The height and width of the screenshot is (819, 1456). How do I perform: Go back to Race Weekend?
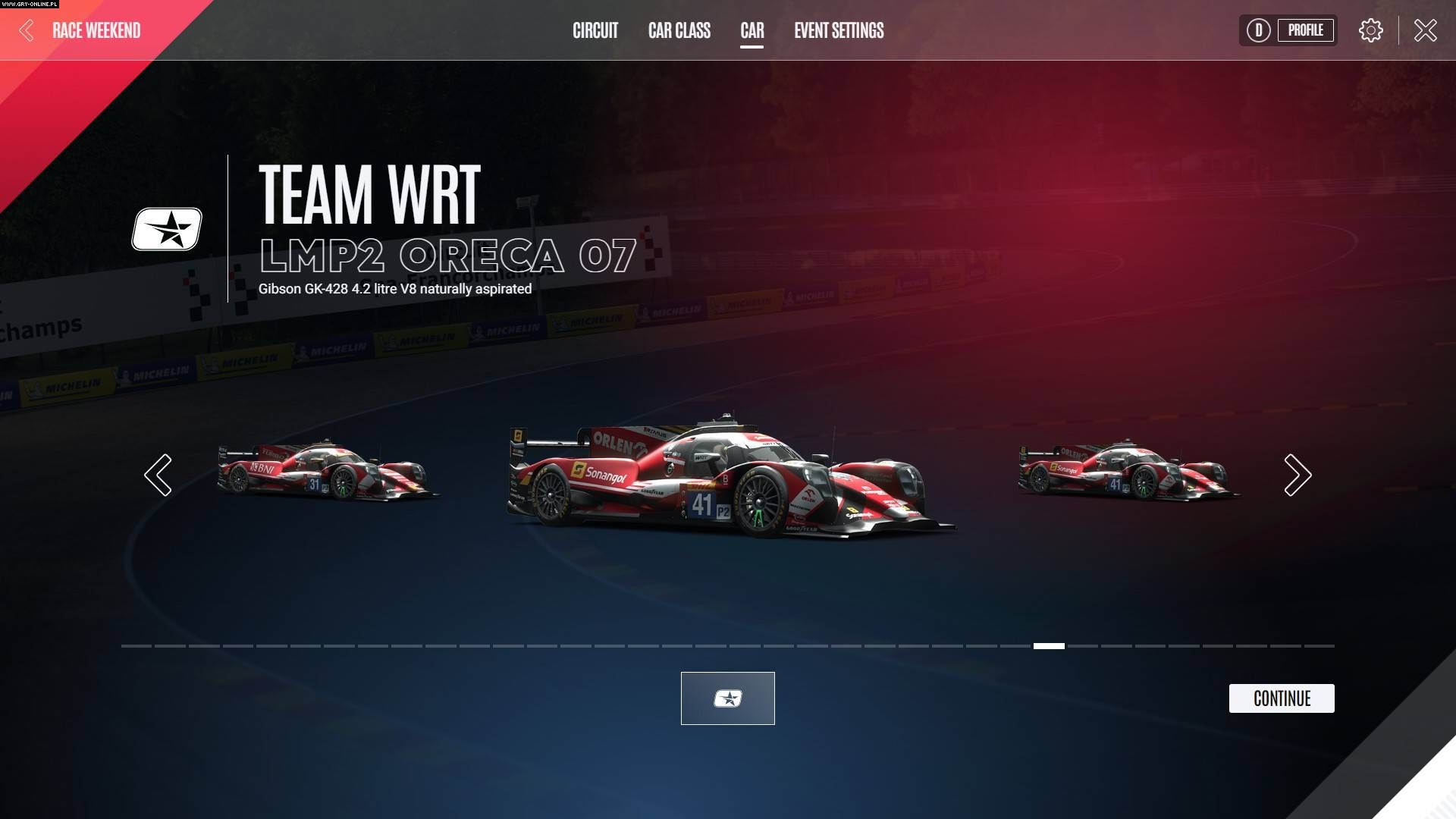[x=82, y=30]
